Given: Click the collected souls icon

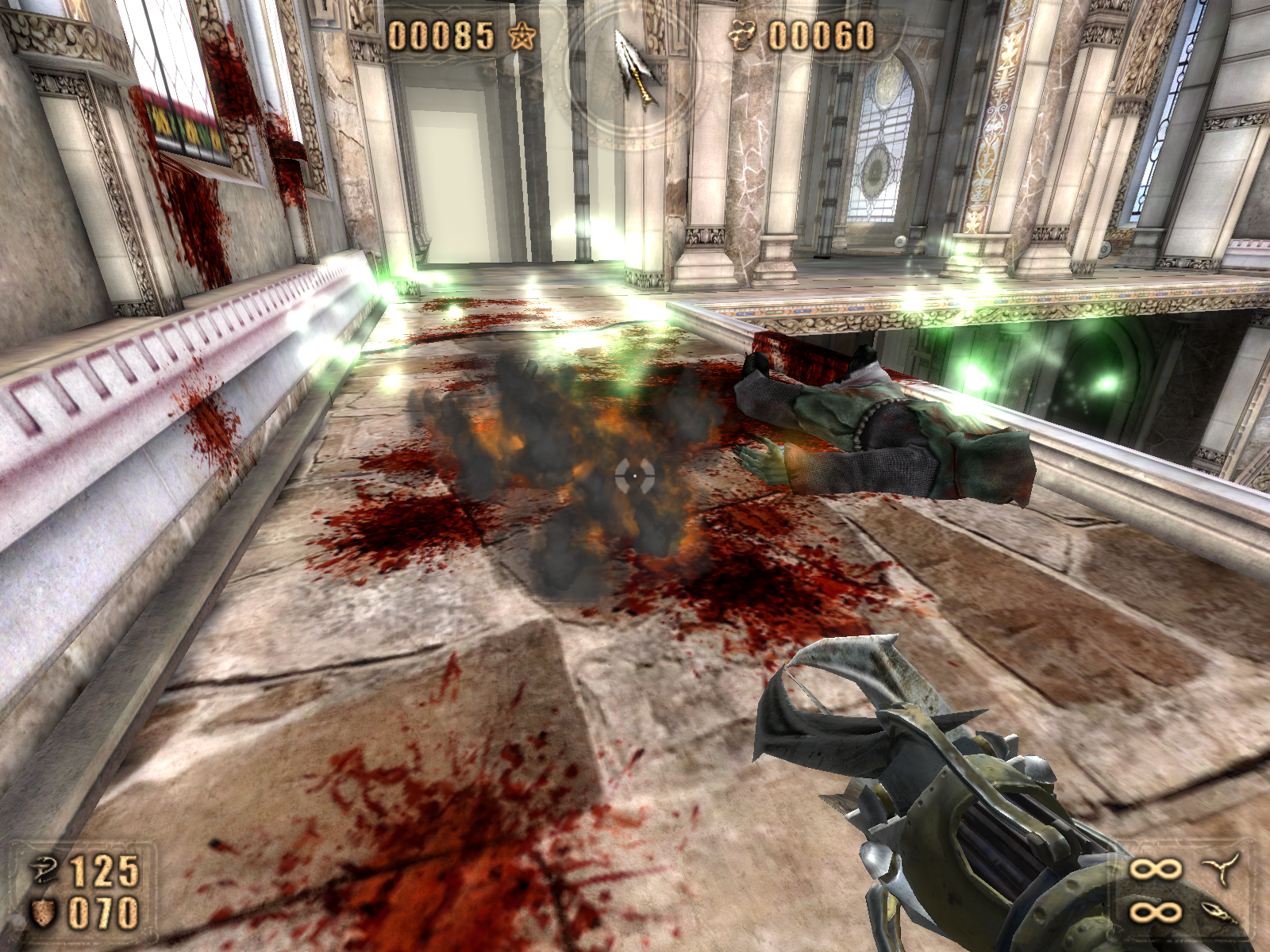Looking at the screenshot, I should (743, 36).
